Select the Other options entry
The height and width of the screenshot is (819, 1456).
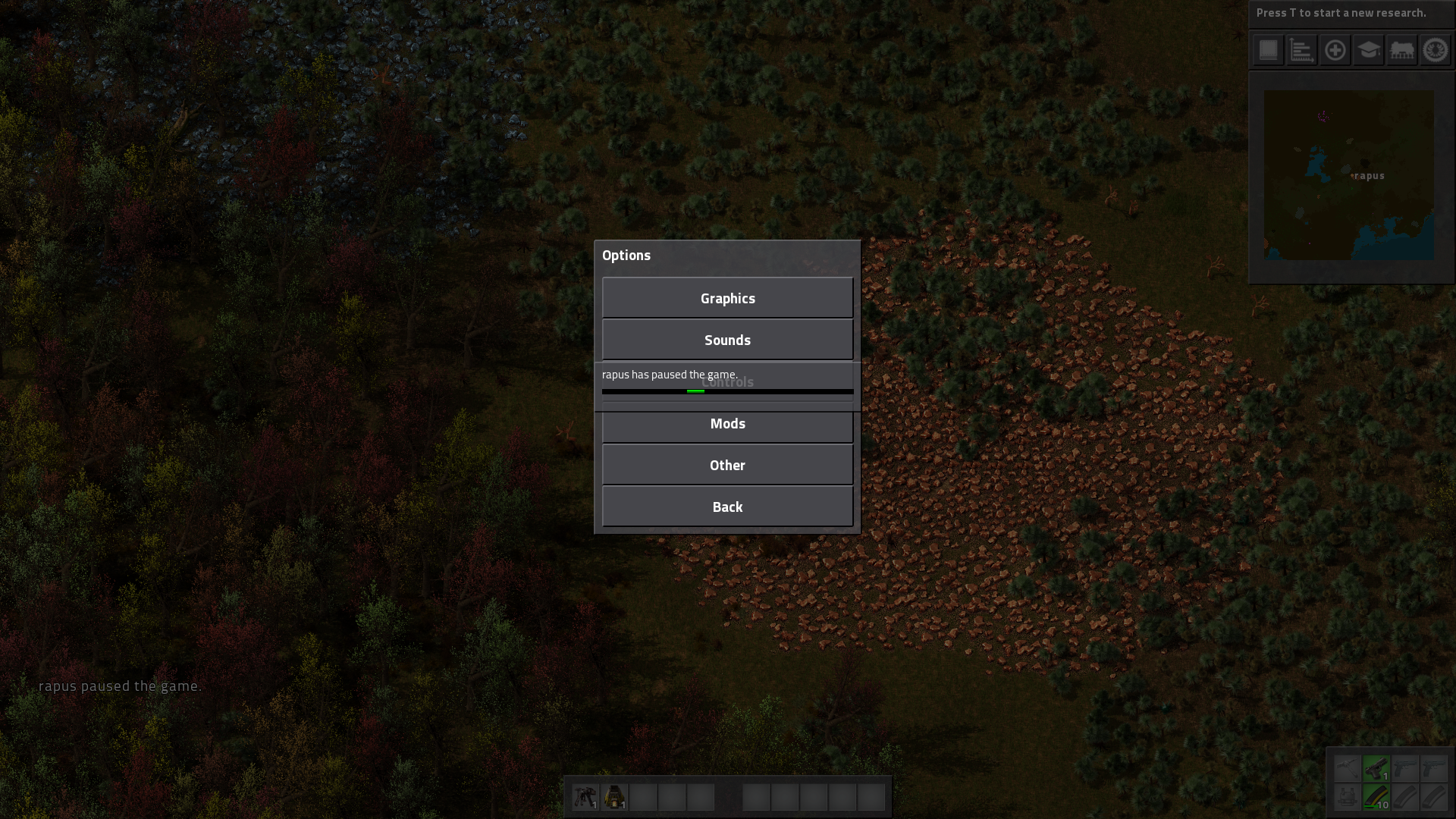point(727,465)
